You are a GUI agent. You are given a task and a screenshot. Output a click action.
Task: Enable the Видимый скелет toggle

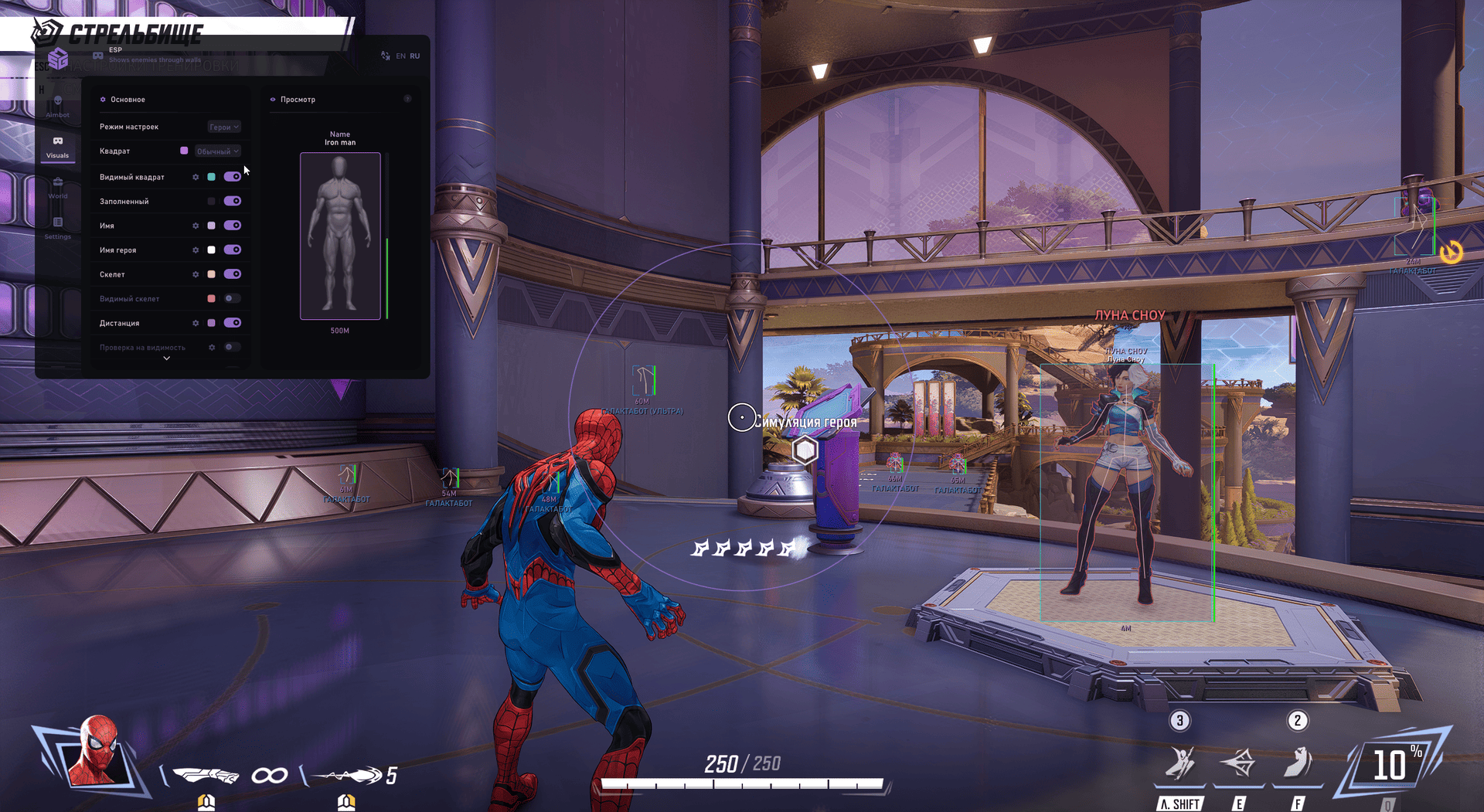pos(232,298)
